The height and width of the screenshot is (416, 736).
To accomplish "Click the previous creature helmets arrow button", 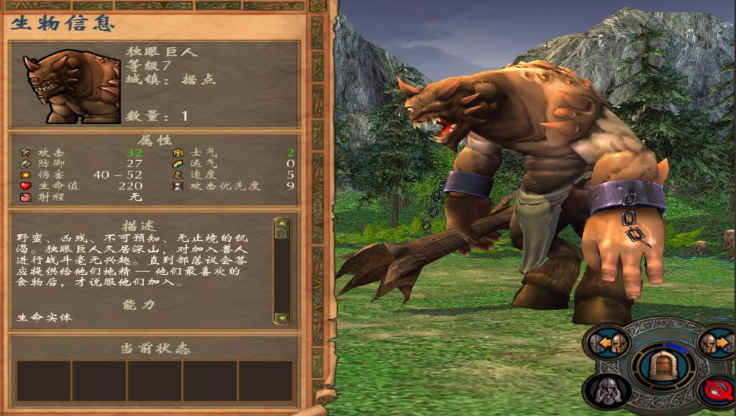I will coord(609,344).
